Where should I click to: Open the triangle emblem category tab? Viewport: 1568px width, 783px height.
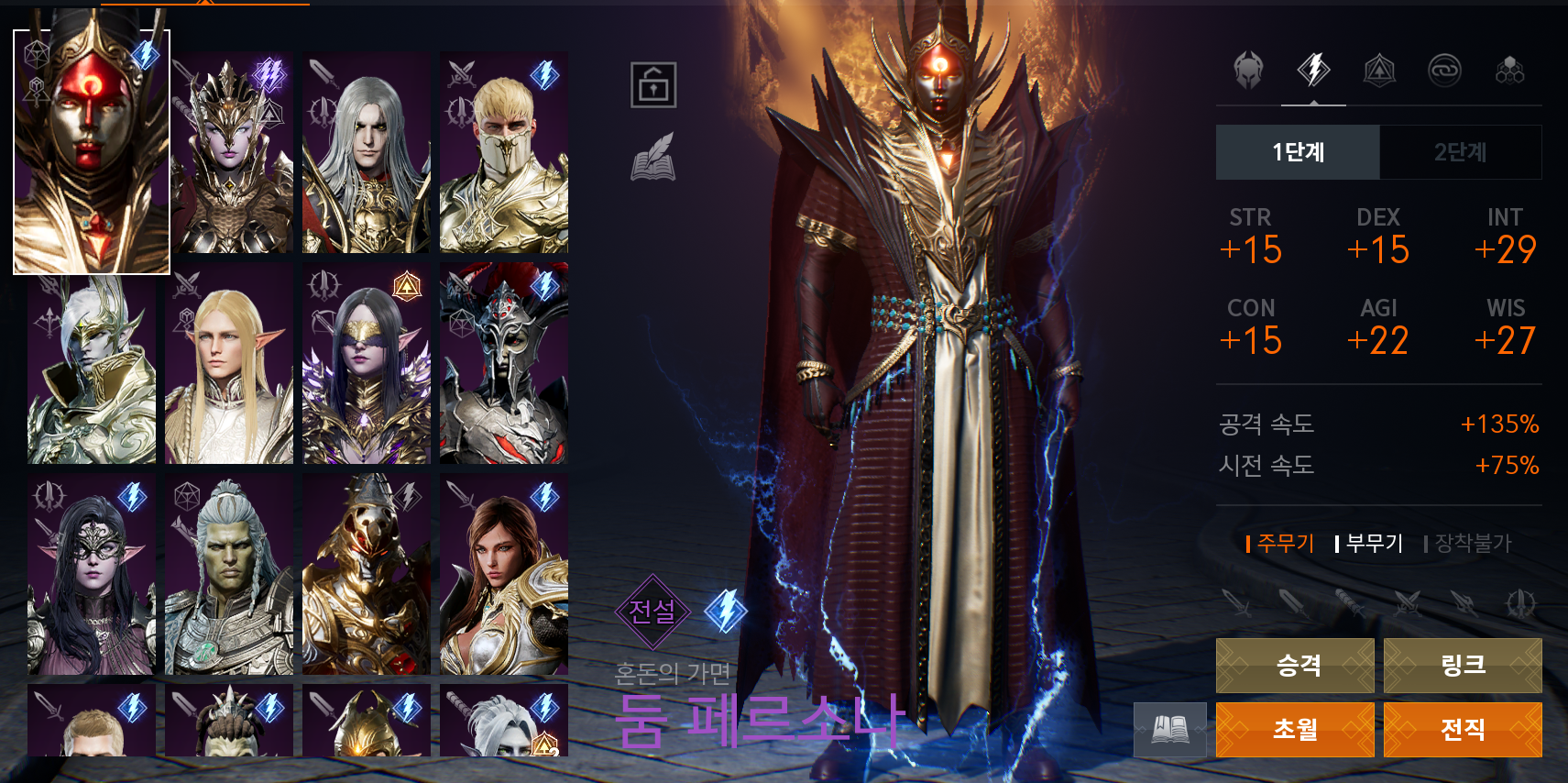1379,70
